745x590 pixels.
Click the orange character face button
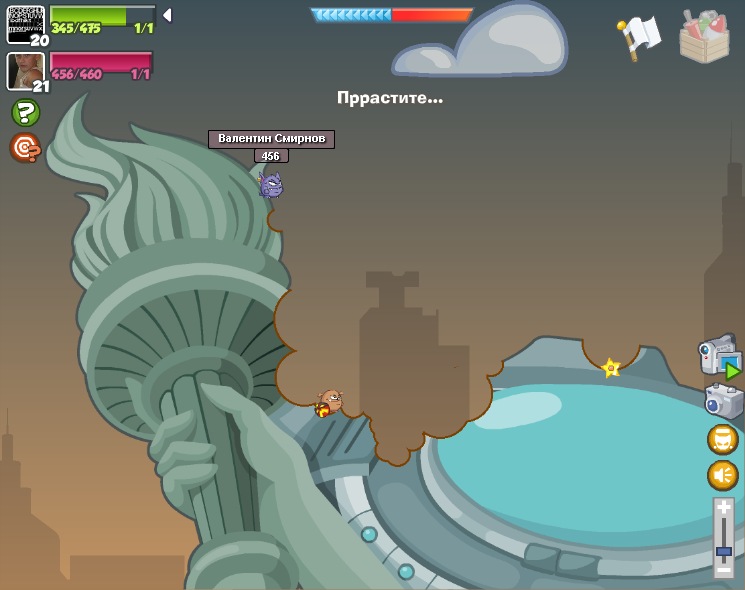click(x=722, y=440)
